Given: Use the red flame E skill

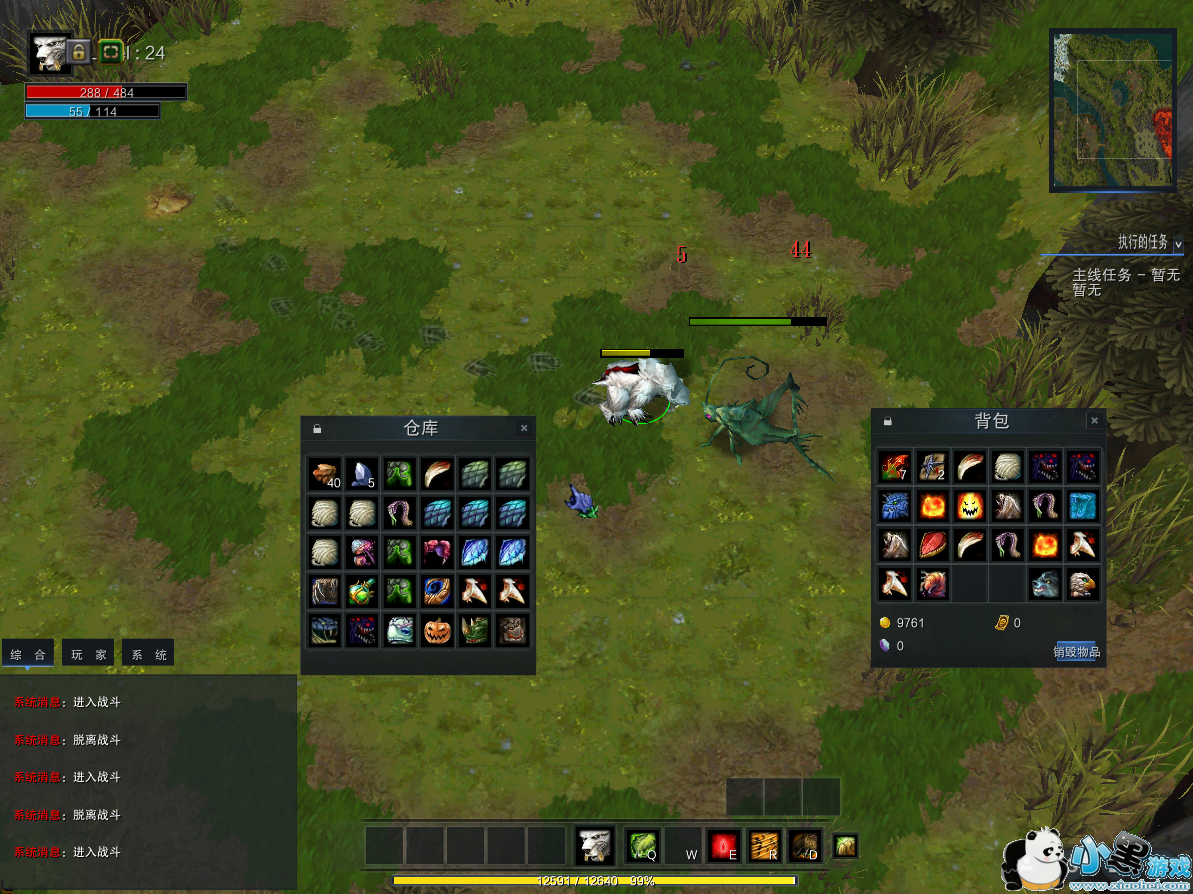Looking at the screenshot, I should pos(722,846).
